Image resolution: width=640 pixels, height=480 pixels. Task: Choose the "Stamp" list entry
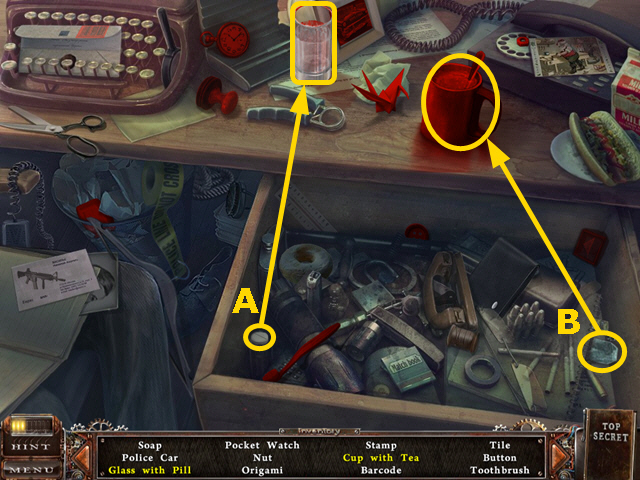pos(380,445)
